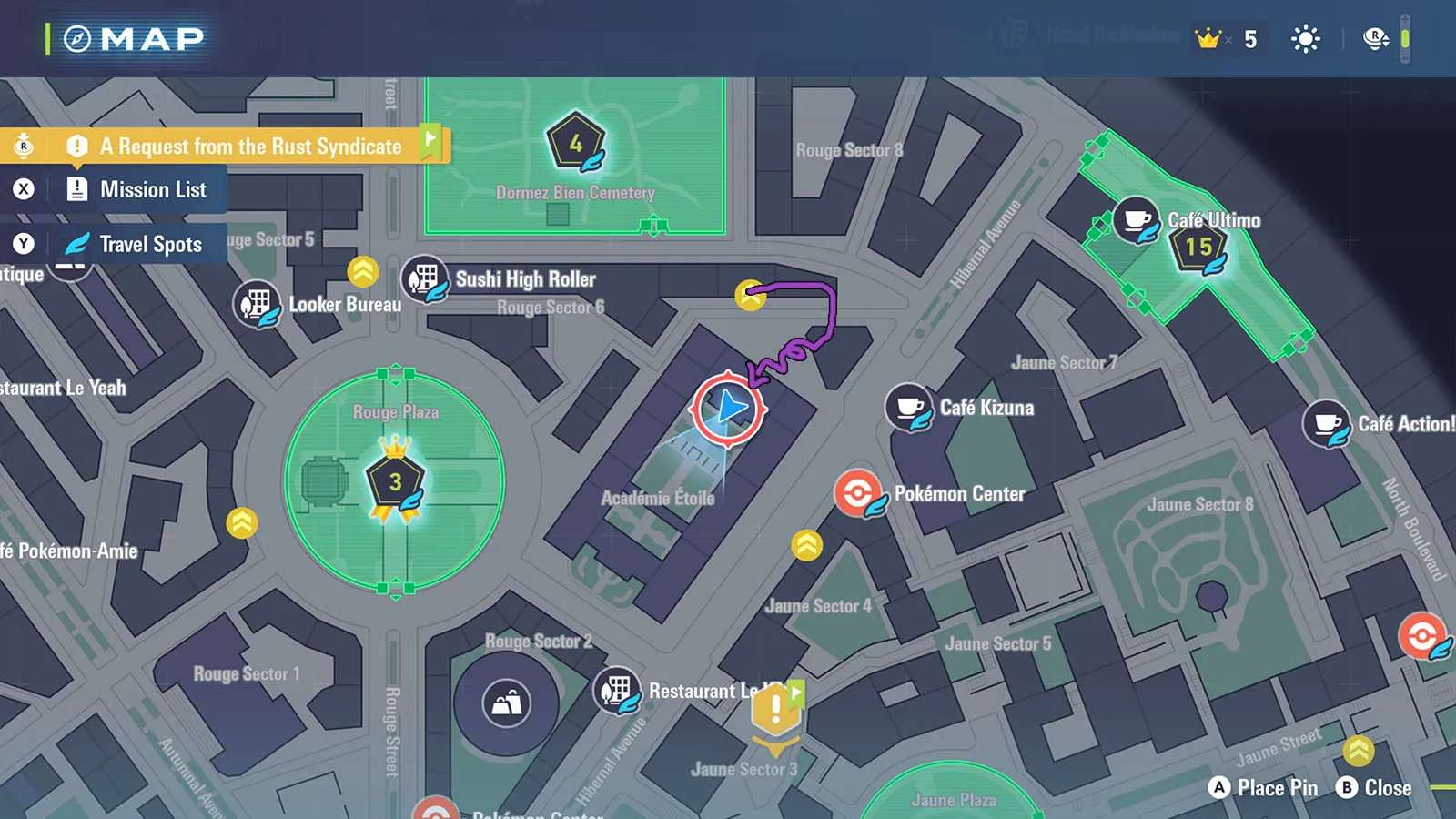Select the Café Action! map marker
Viewport: 1456px width, 819px height.
coord(1326,423)
